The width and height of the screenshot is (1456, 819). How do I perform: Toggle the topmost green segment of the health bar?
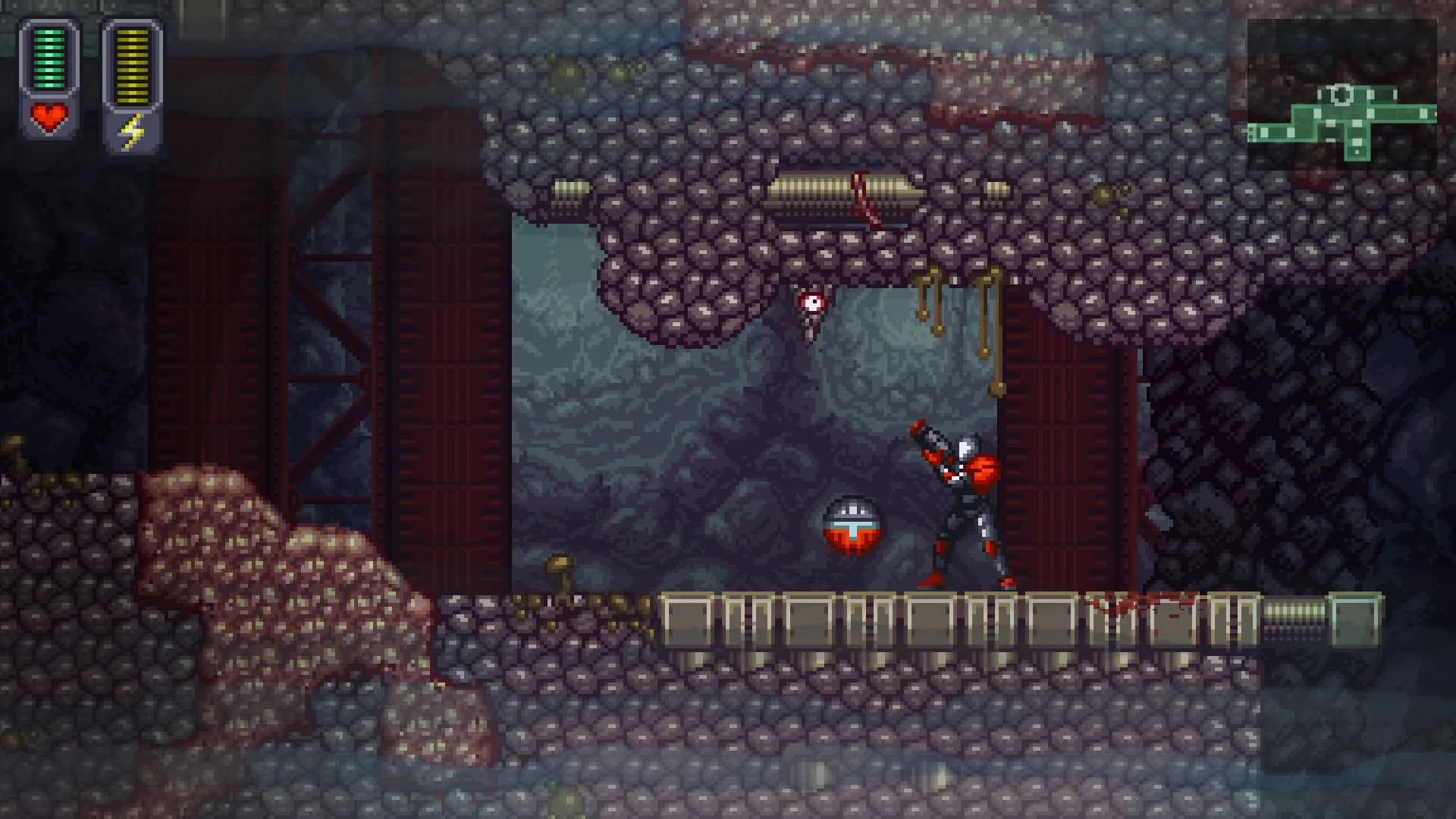point(48,32)
